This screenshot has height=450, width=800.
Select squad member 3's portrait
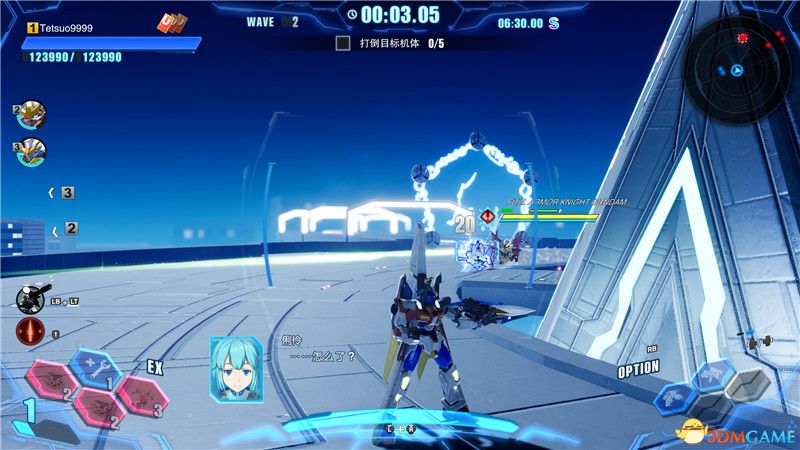(32, 152)
